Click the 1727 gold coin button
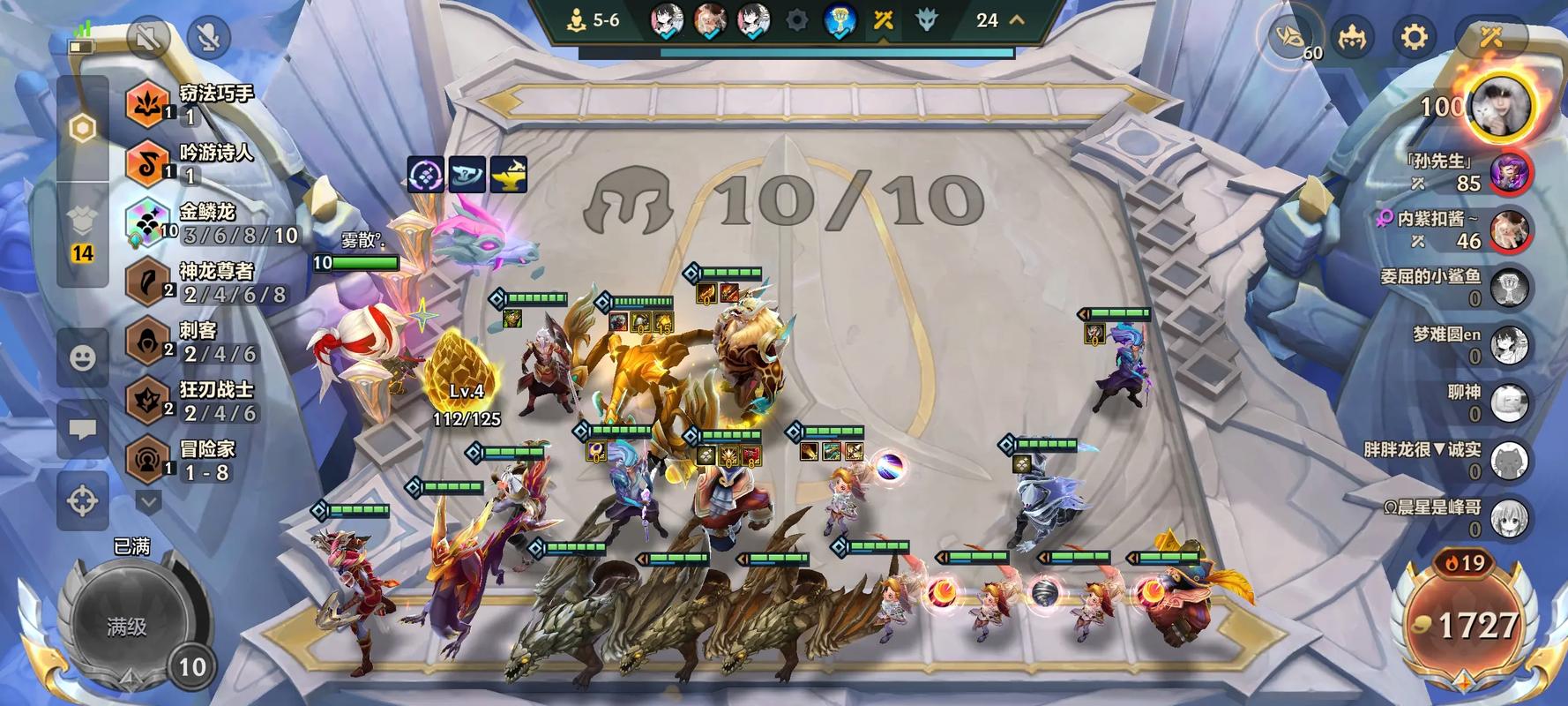The width and height of the screenshot is (1568, 706). (x=1465, y=626)
